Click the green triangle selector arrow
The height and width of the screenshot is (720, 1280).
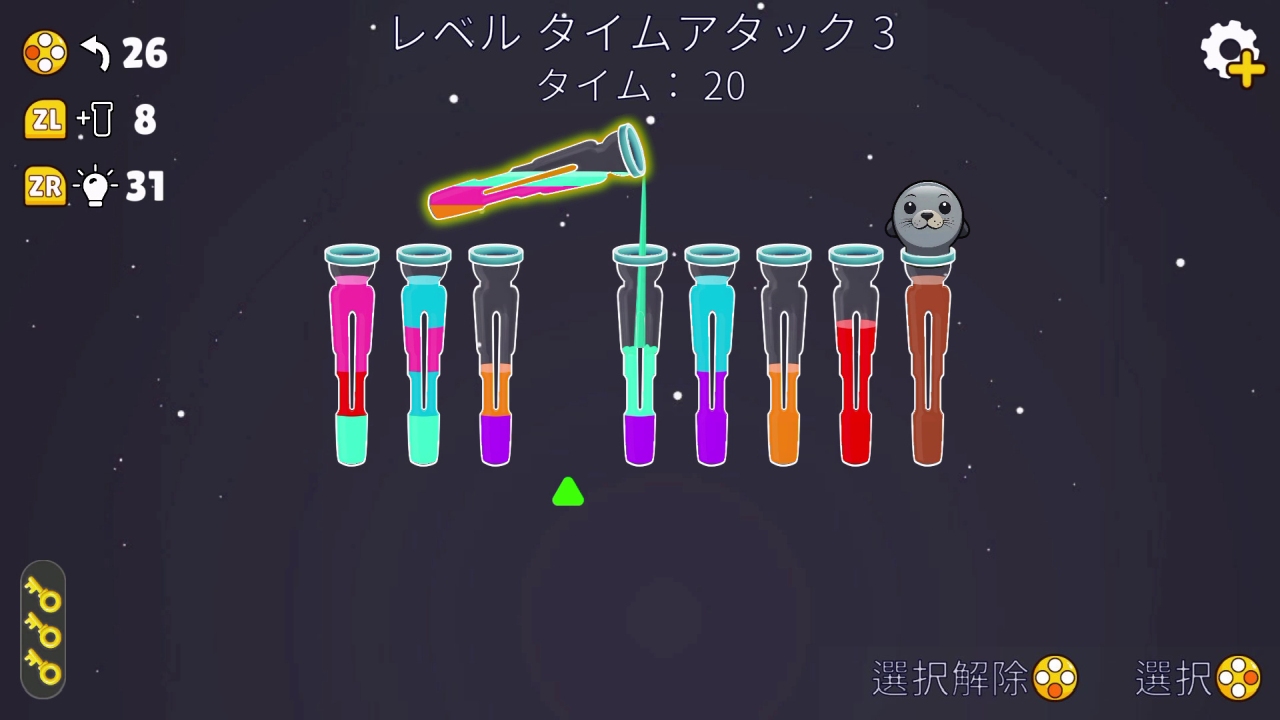pyautogui.click(x=568, y=491)
